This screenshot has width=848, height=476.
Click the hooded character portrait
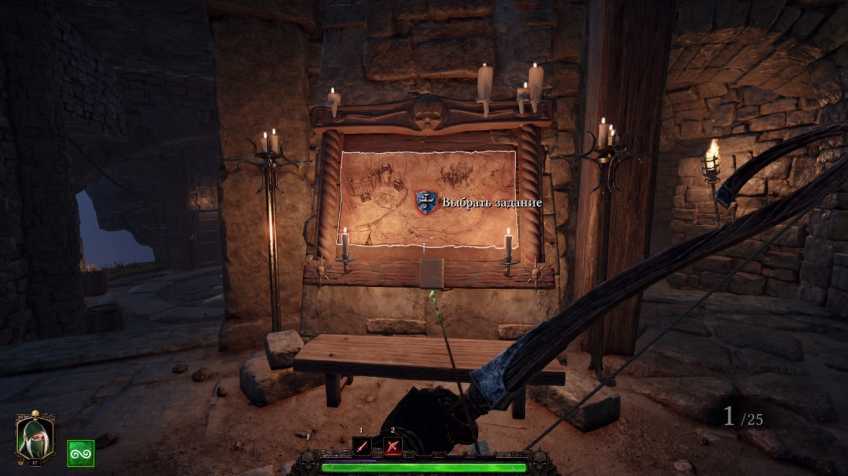point(34,436)
